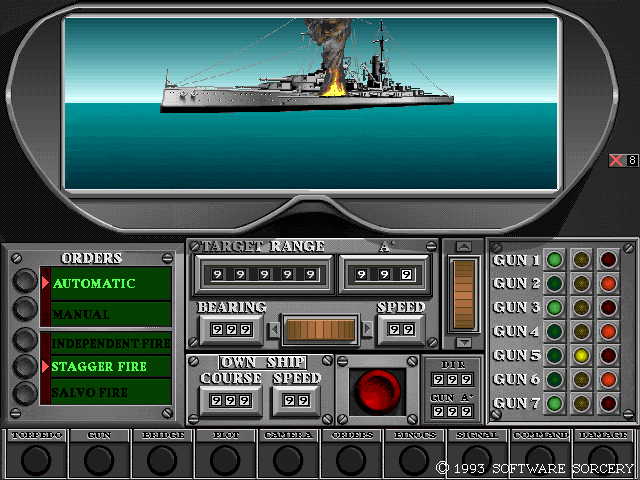Switch to the Camera view
The width and height of the screenshot is (640, 480).
point(289,459)
